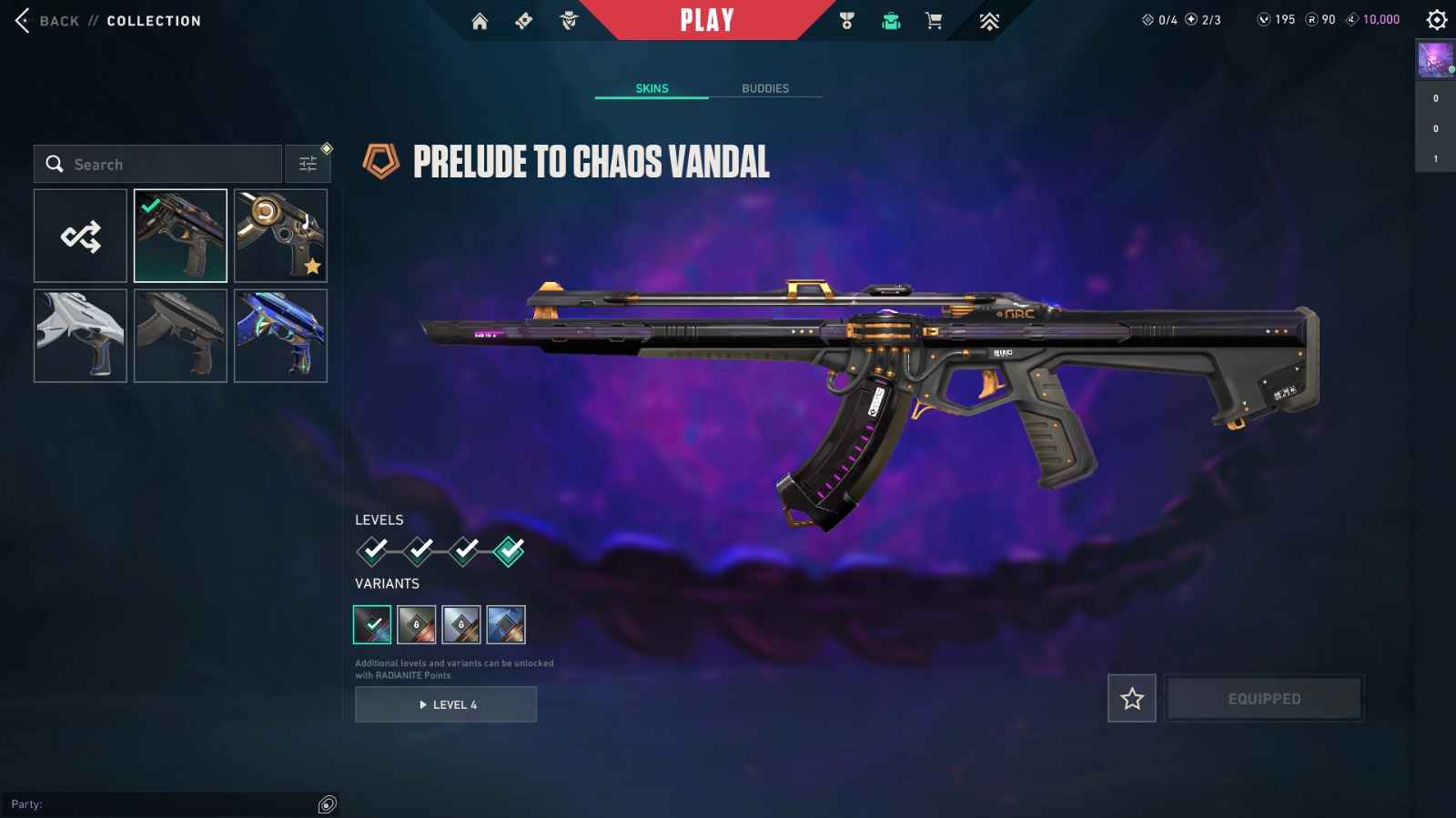1456x818 pixels.
Task: Choose the randomize skin tile
Action: 81,237
